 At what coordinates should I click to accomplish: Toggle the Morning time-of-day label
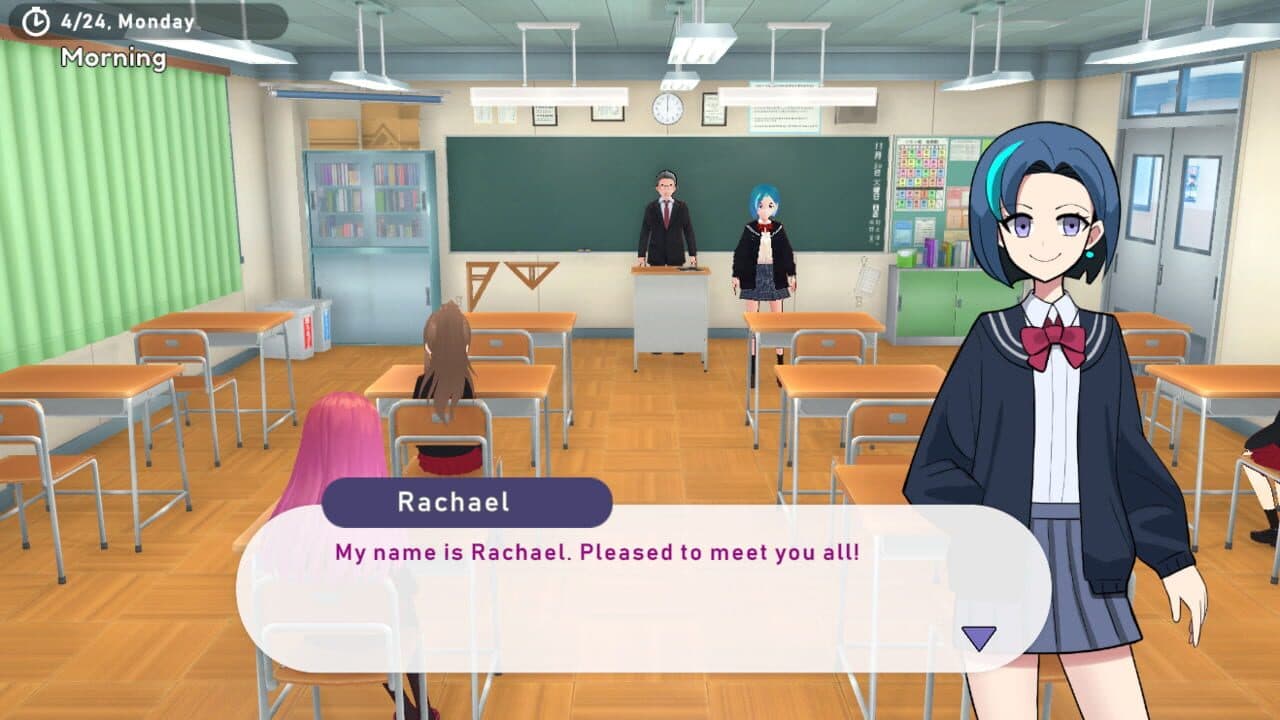(x=113, y=57)
